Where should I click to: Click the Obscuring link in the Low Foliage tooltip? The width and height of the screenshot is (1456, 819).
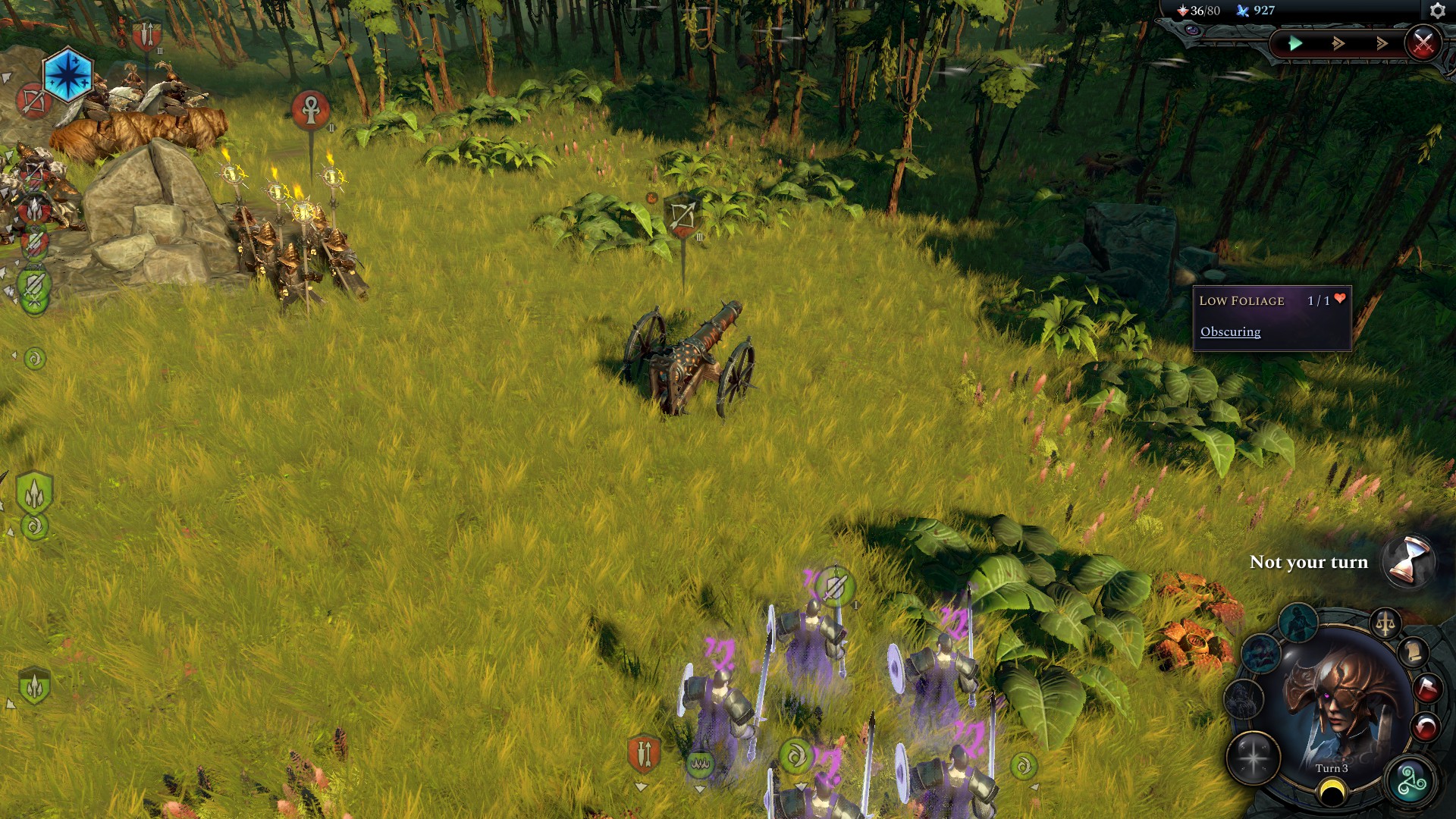pyautogui.click(x=1229, y=331)
